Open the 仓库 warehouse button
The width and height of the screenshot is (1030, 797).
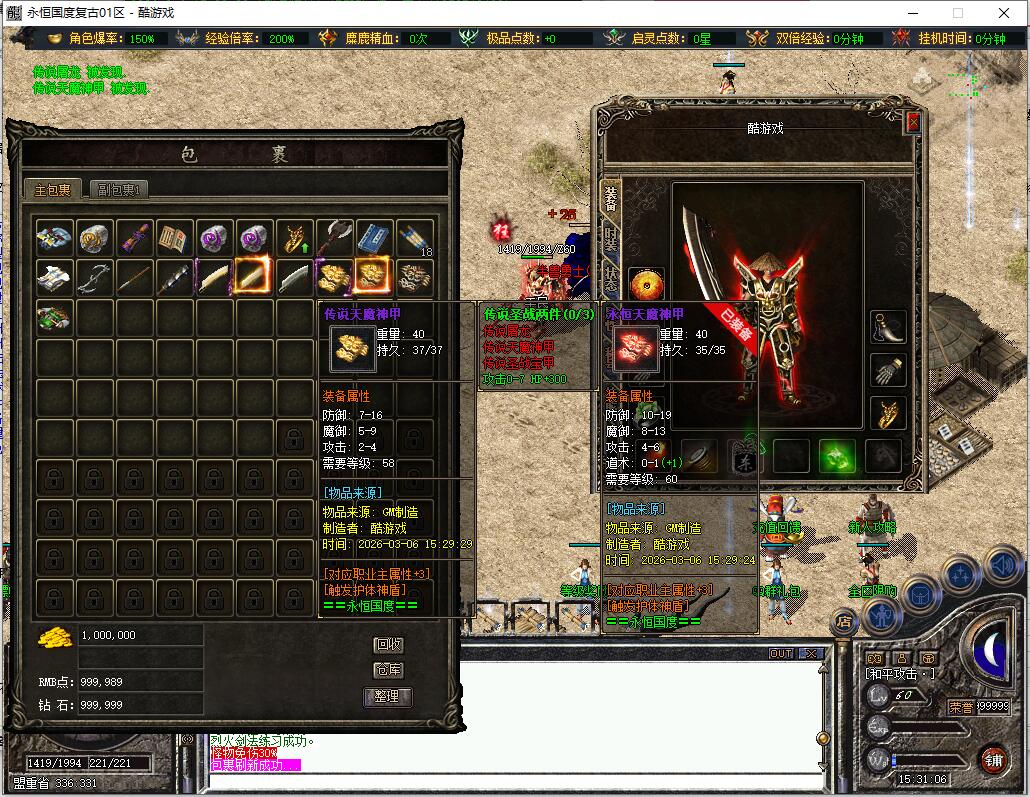[x=388, y=670]
